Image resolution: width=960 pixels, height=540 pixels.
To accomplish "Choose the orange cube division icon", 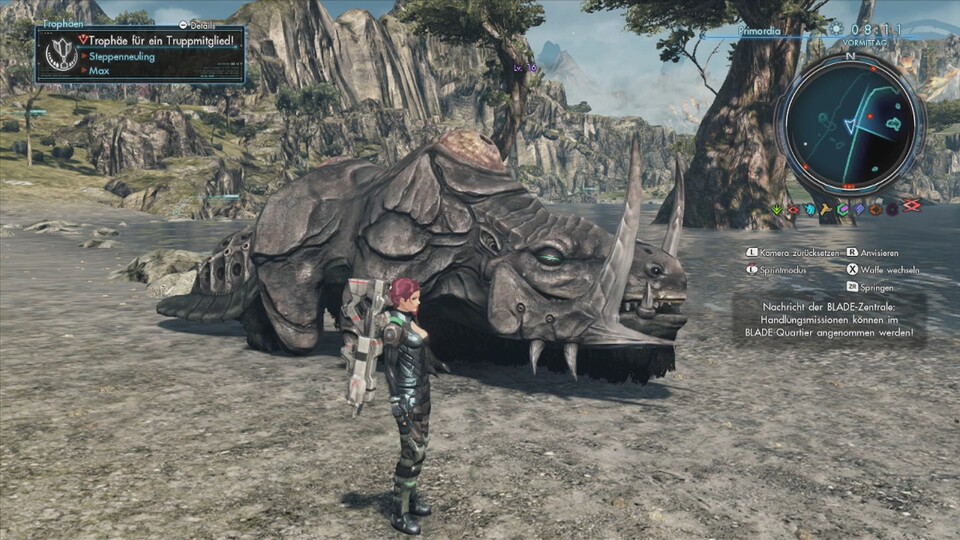I will pos(875,209).
